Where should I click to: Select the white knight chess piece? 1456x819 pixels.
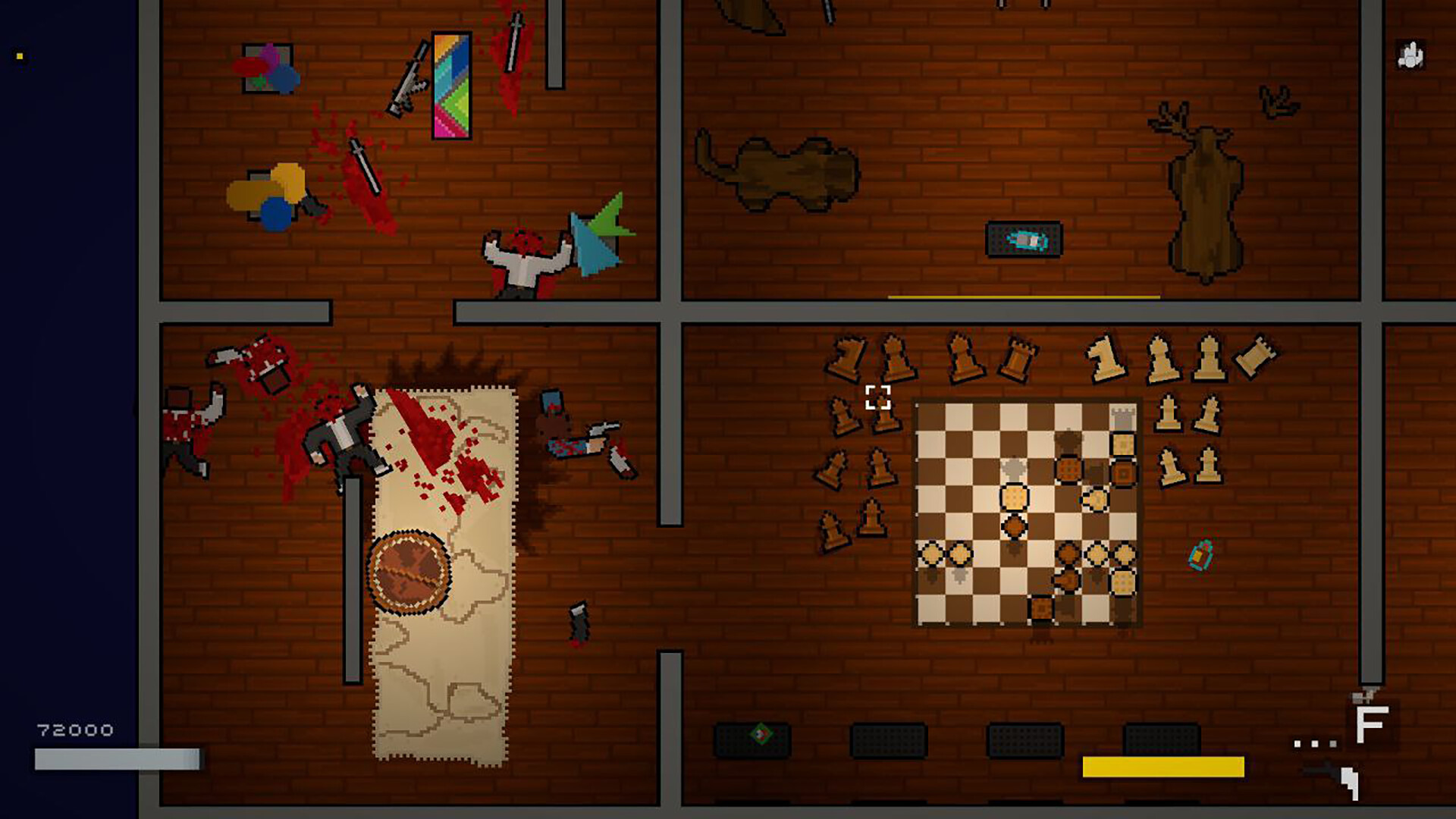click(1104, 356)
